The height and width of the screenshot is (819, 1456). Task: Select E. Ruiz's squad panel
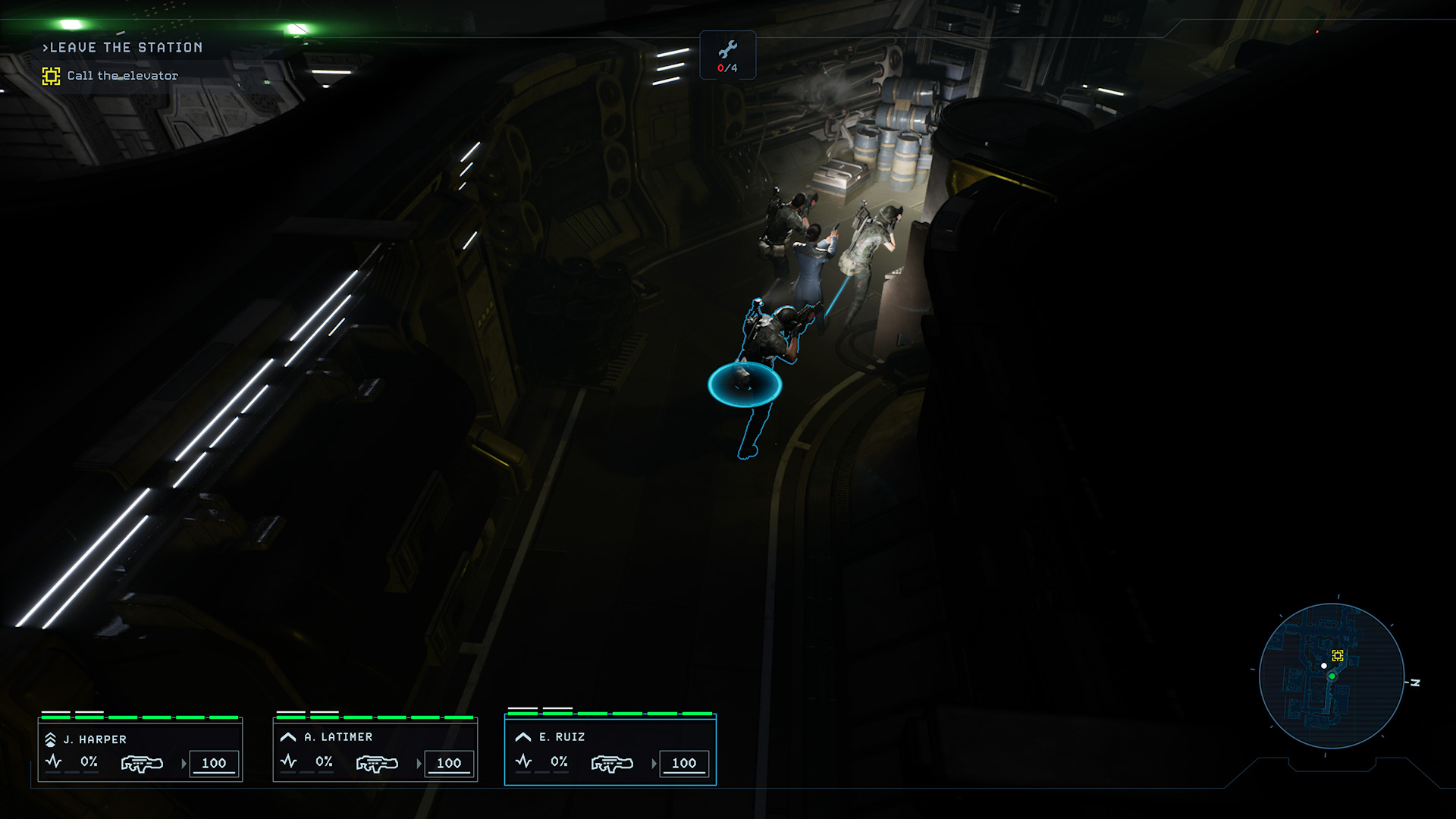tap(610, 749)
